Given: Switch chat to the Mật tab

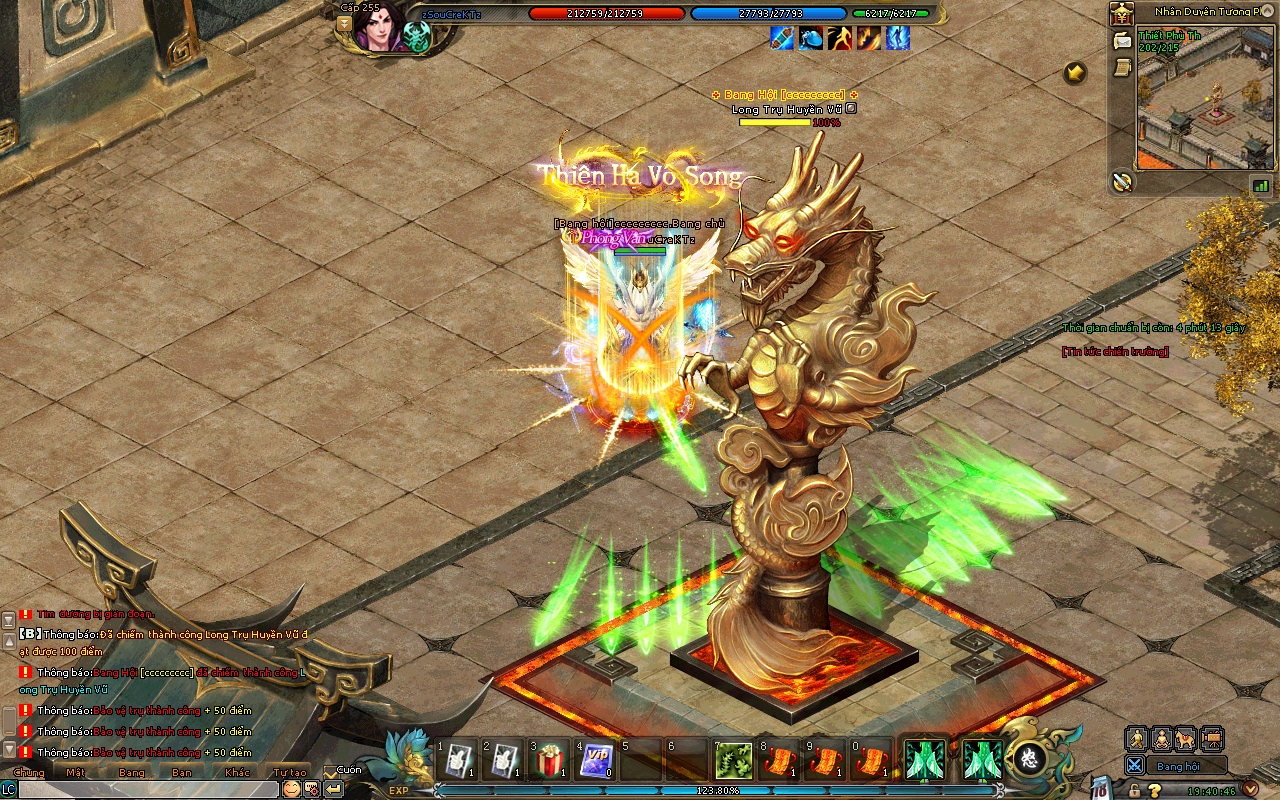Looking at the screenshot, I should point(75,772).
